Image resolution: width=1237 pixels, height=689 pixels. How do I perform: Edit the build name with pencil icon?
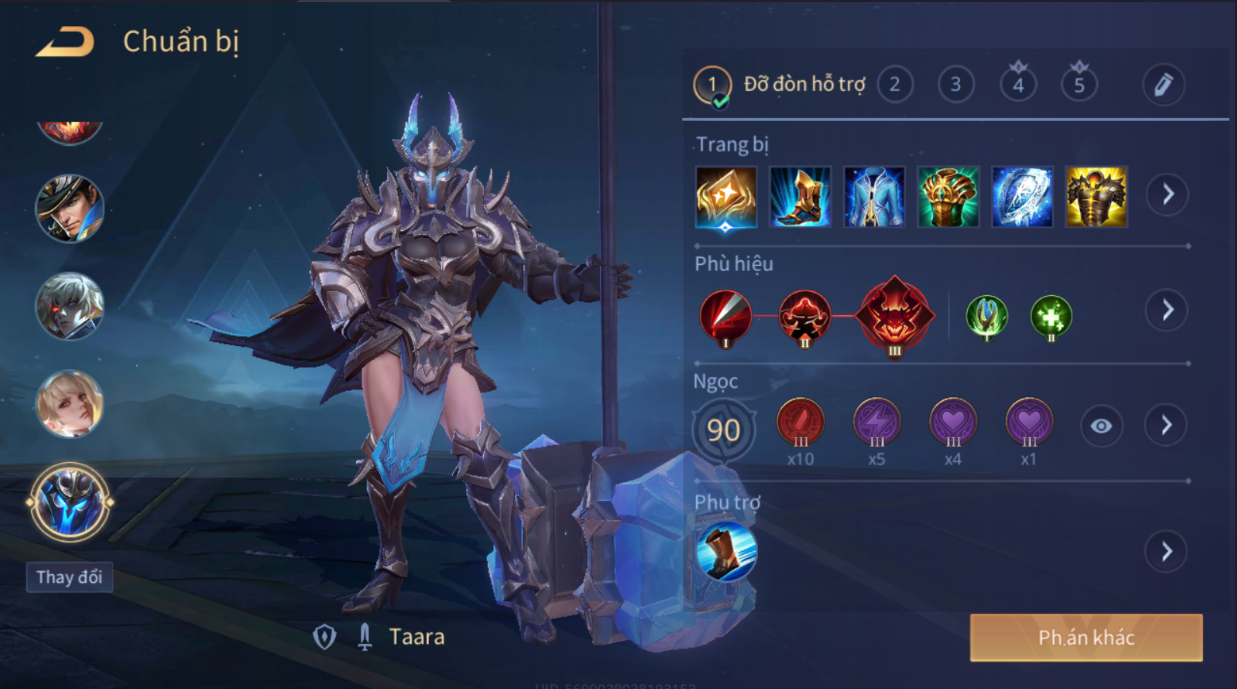[1163, 85]
